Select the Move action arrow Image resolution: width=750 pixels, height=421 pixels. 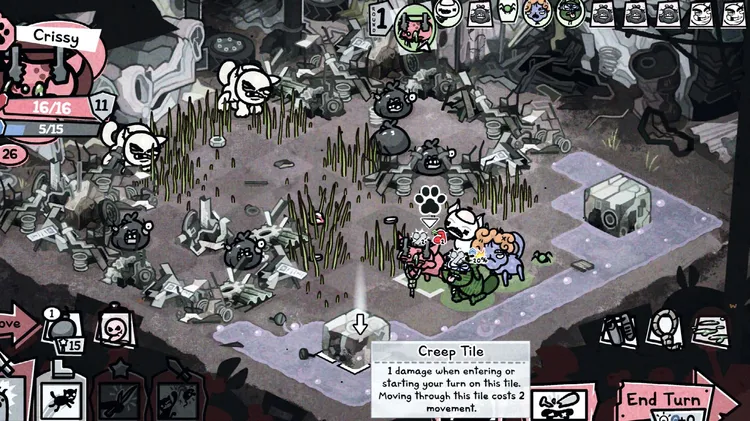pos(14,326)
